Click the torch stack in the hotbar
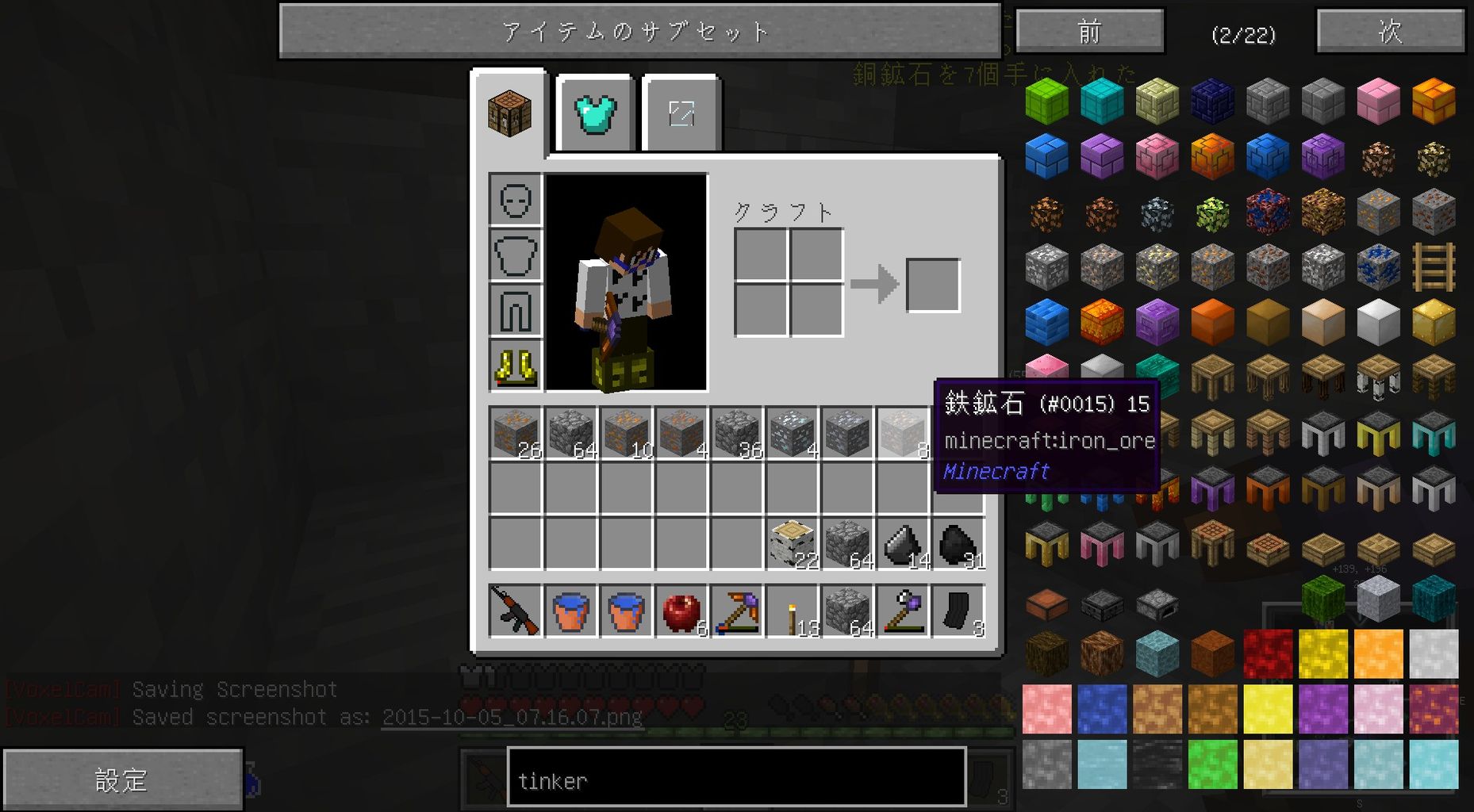The image size is (1474, 812). click(x=792, y=612)
